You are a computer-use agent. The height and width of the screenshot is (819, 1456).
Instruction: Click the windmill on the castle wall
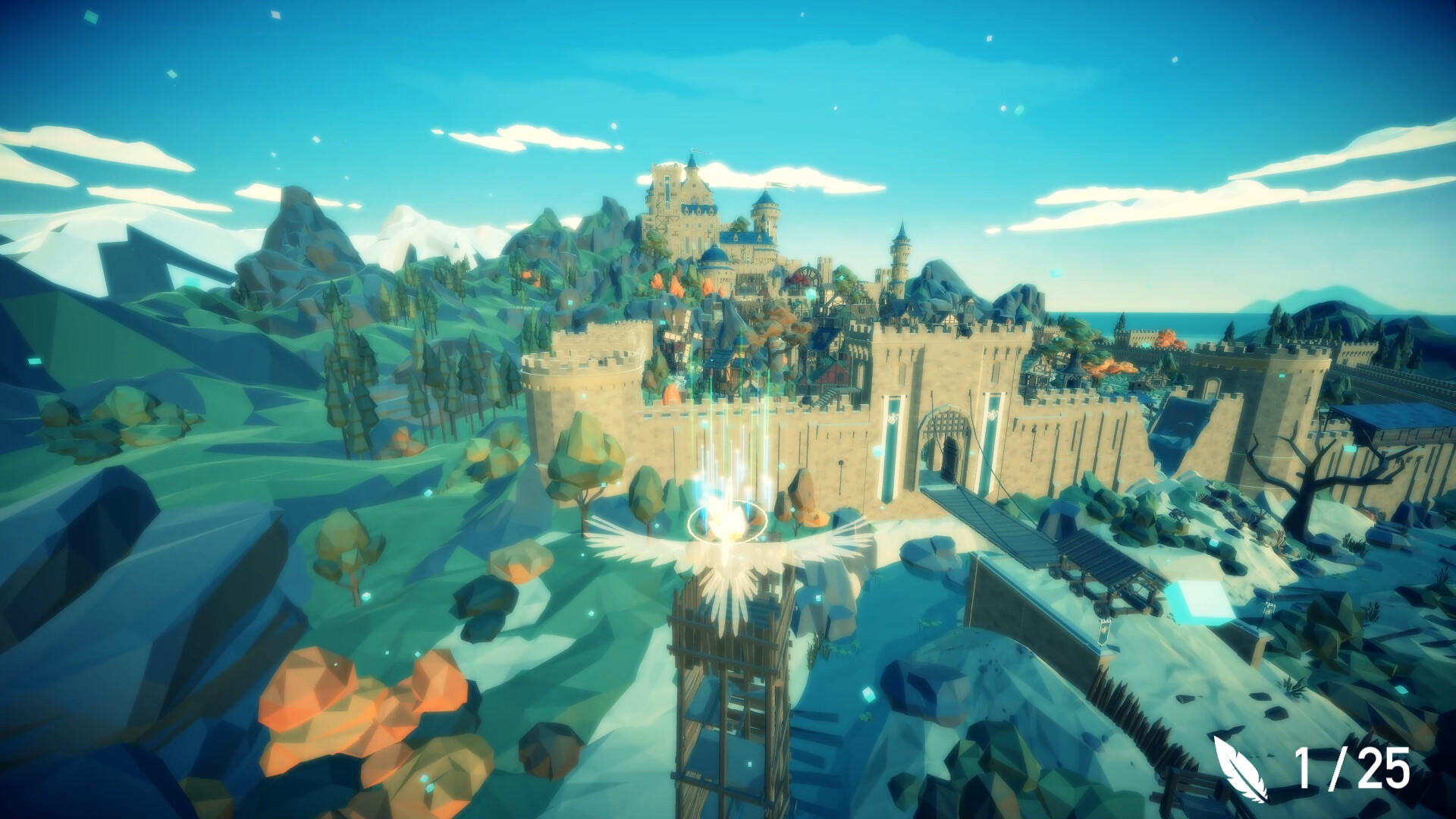coord(682,334)
